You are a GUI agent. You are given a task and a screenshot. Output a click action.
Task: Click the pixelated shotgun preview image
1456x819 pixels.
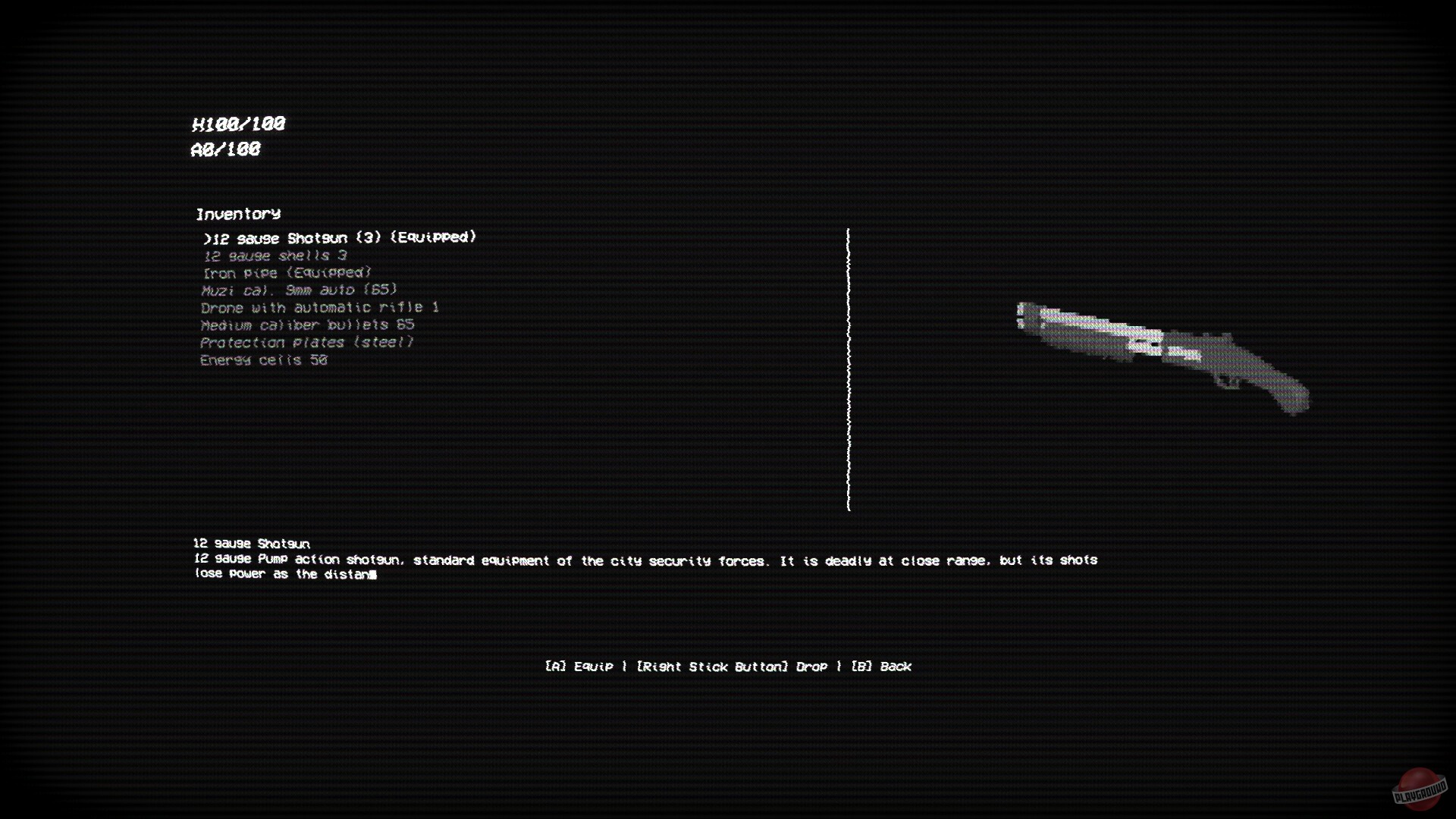tap(1160, 356)
